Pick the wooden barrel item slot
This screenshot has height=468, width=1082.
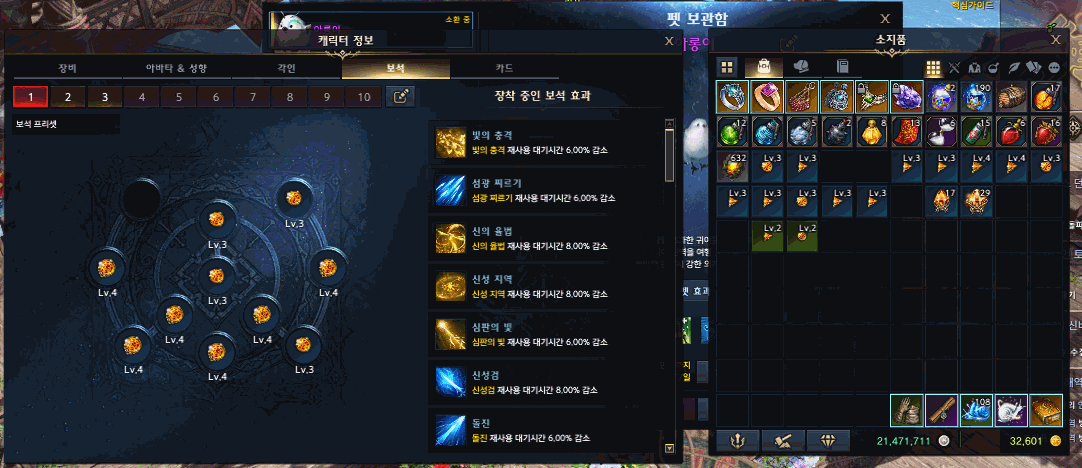click(1011, 98)
